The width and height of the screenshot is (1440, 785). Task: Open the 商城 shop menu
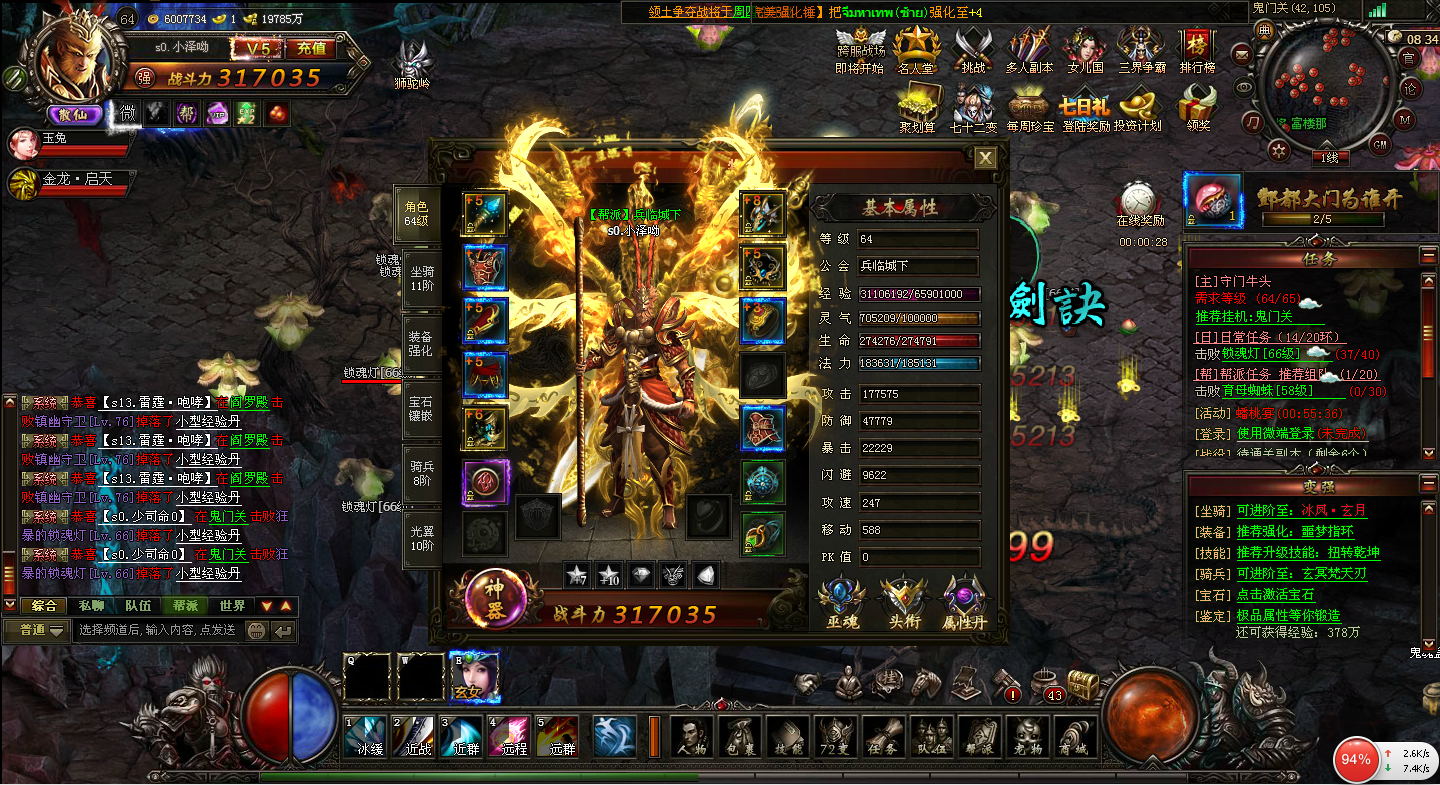click(1075, 737)
